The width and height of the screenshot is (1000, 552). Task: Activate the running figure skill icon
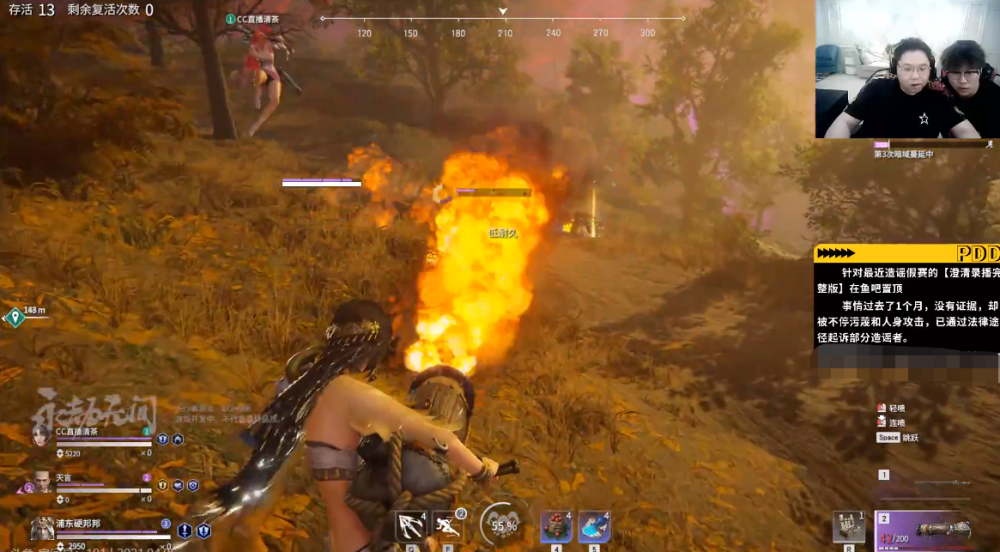447,525
